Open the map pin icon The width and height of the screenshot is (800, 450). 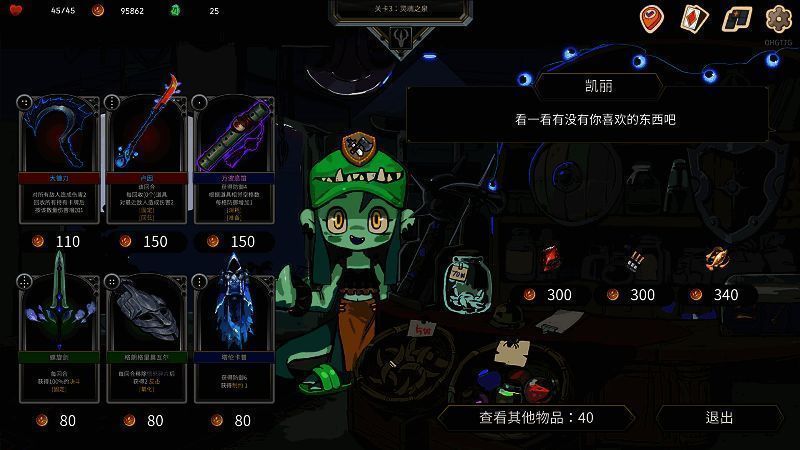tap(652, 18)
